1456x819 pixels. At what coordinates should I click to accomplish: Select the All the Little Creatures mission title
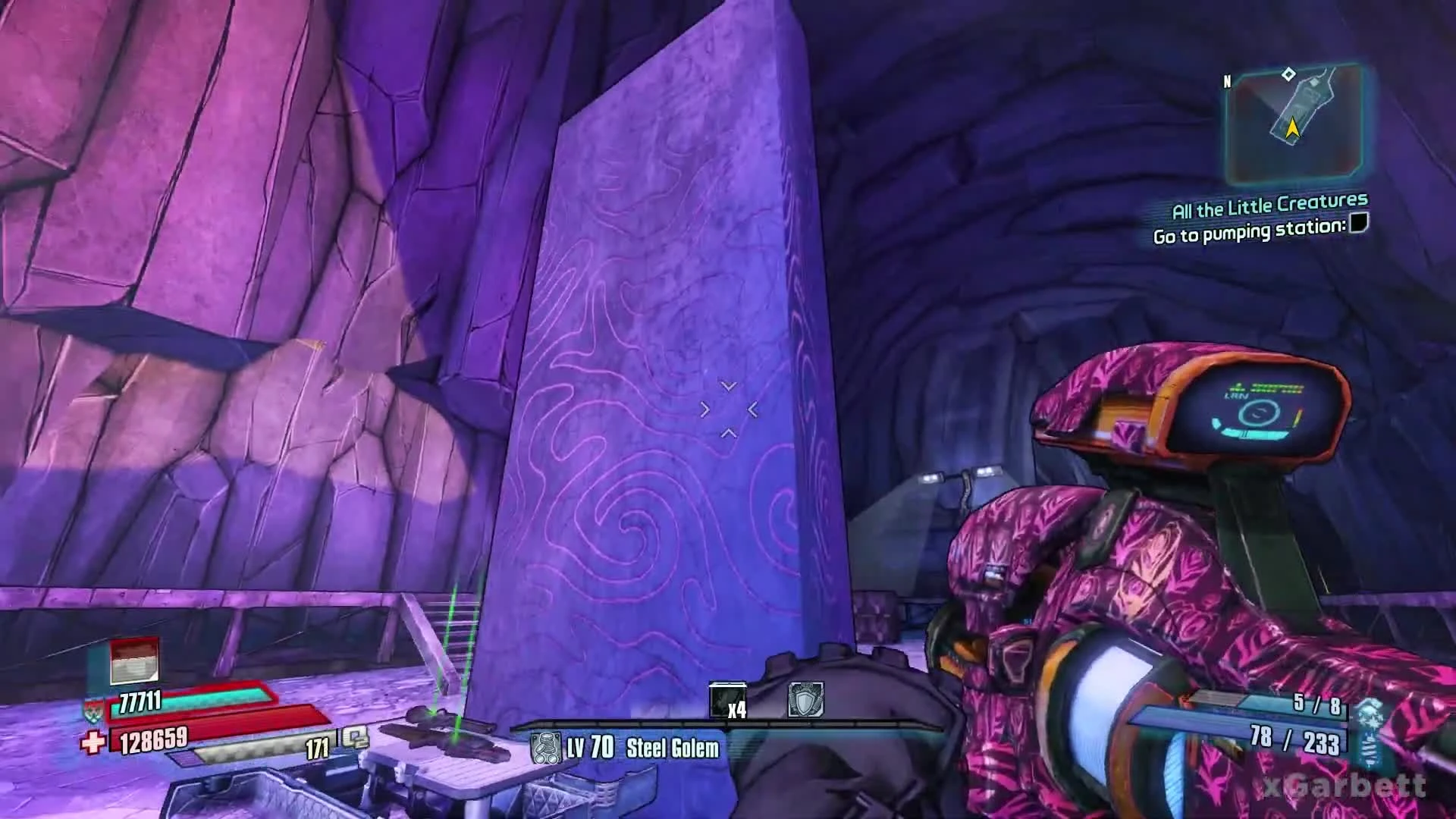point(1269,203)
